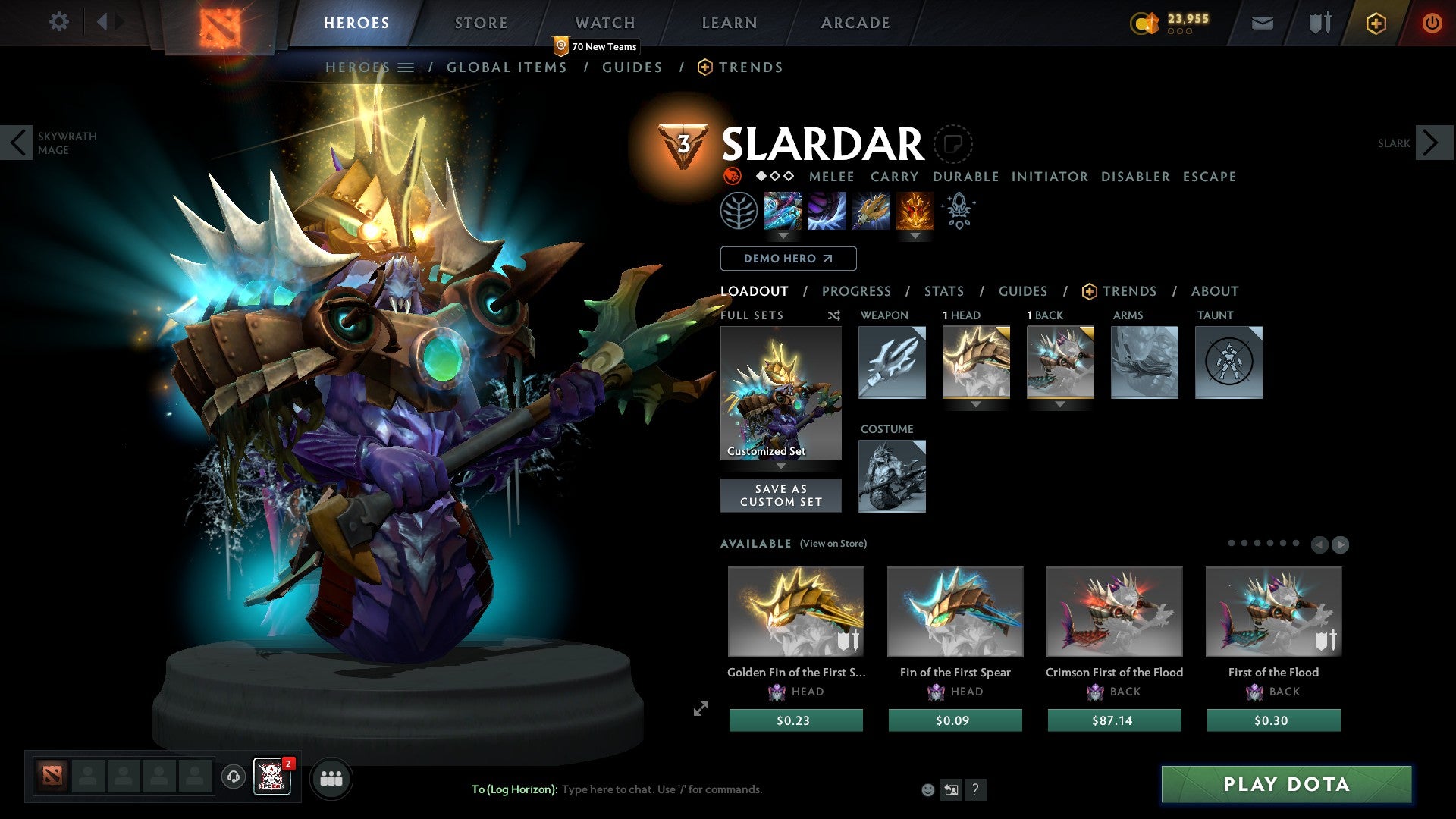Expand the first ability's style dropdown arrow

pos(784,236)
